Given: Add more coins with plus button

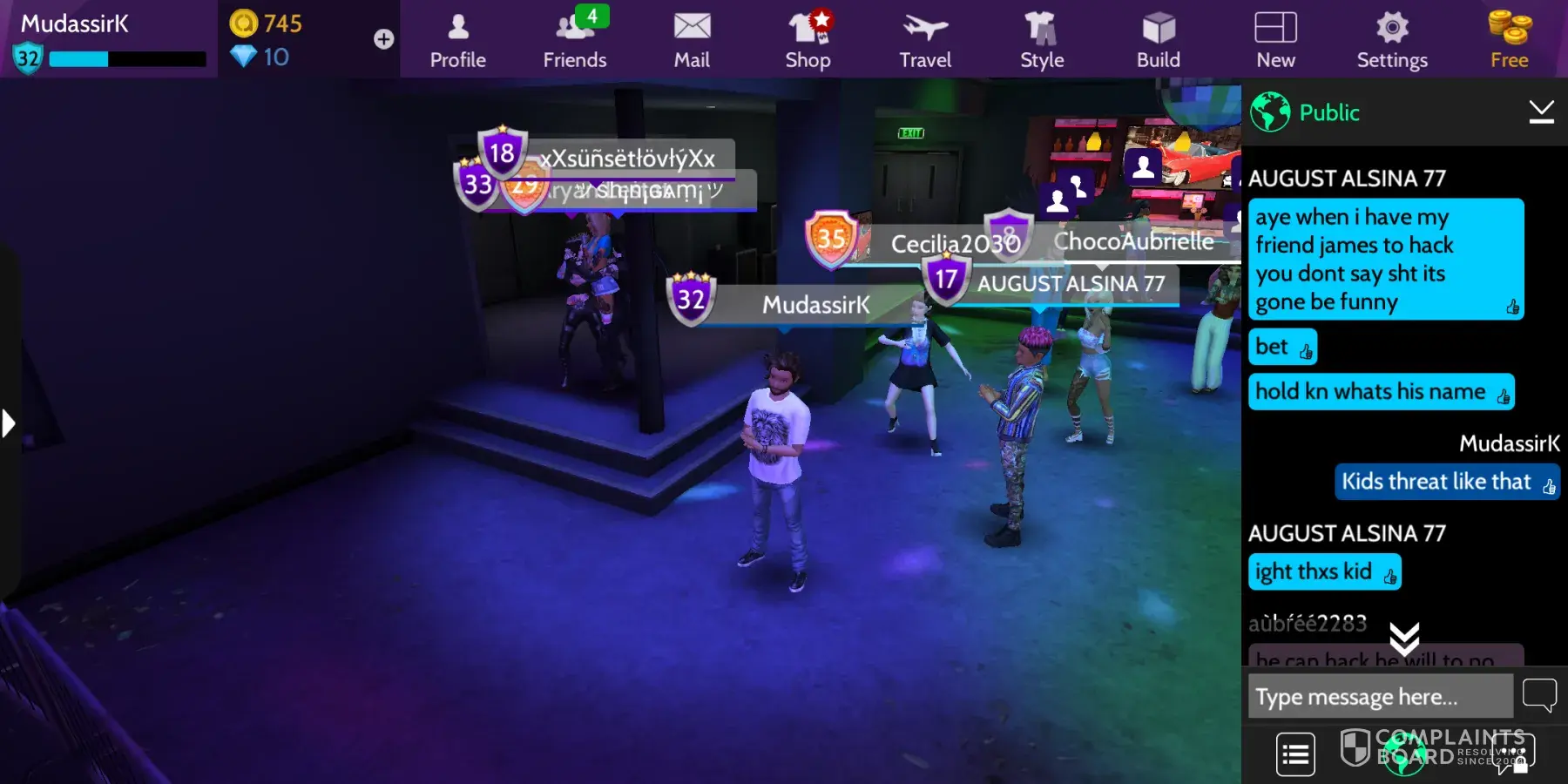Looking at the screenshot, I should click(383, 39).
